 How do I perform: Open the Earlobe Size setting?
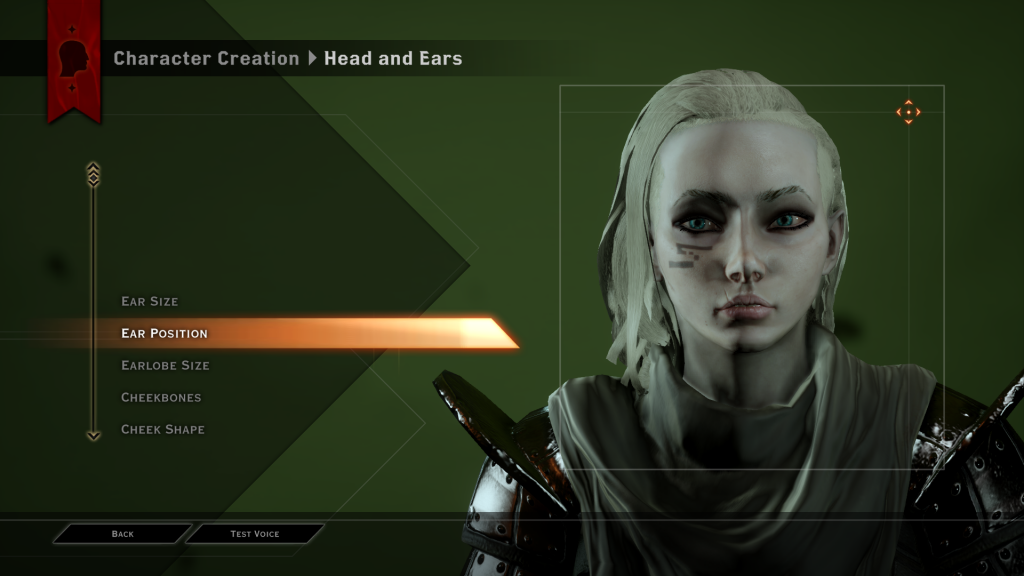coord(165,365)
